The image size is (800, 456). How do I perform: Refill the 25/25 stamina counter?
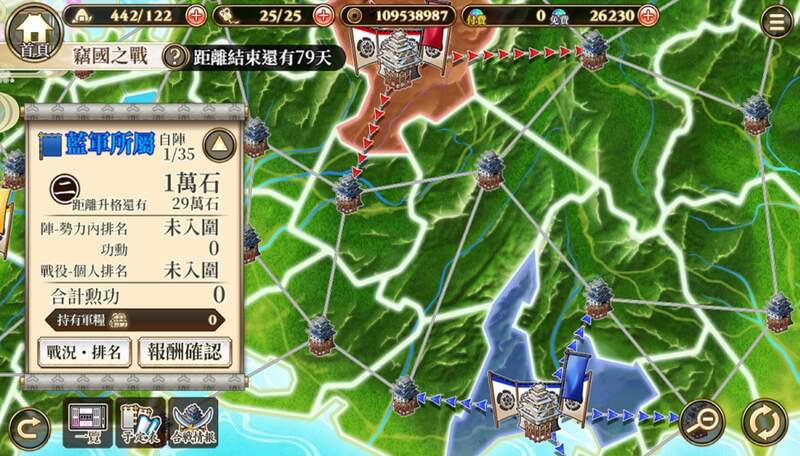(x=322, y=16)
